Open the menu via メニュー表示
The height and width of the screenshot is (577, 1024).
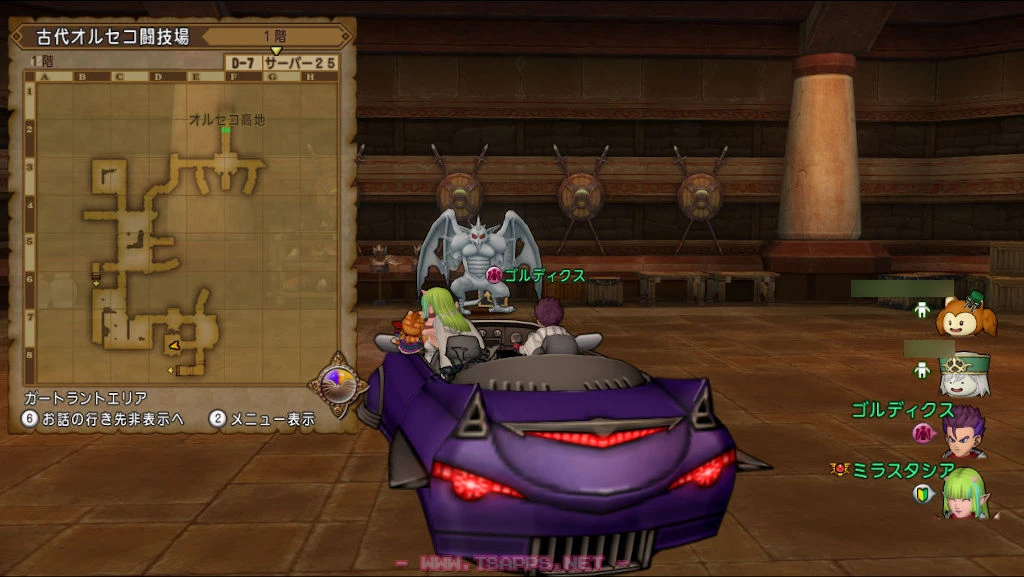pos(262,420)
